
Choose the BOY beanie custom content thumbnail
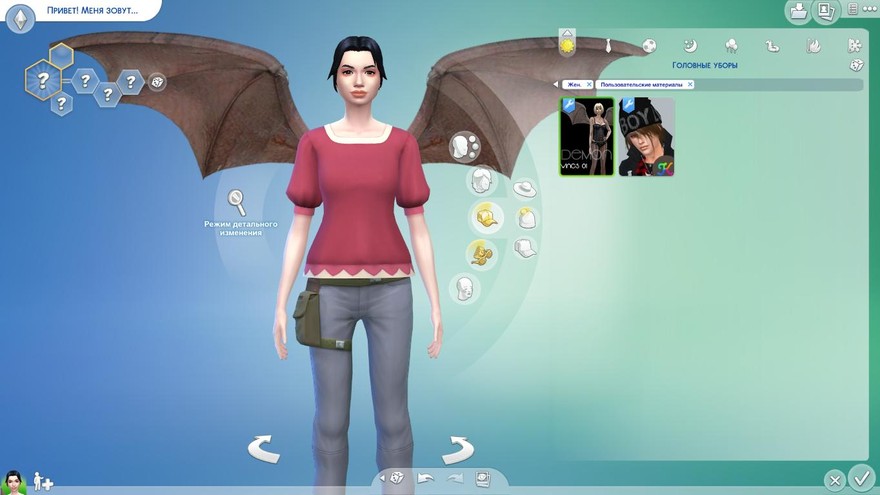pyautogui.click(x=646, y=137)
